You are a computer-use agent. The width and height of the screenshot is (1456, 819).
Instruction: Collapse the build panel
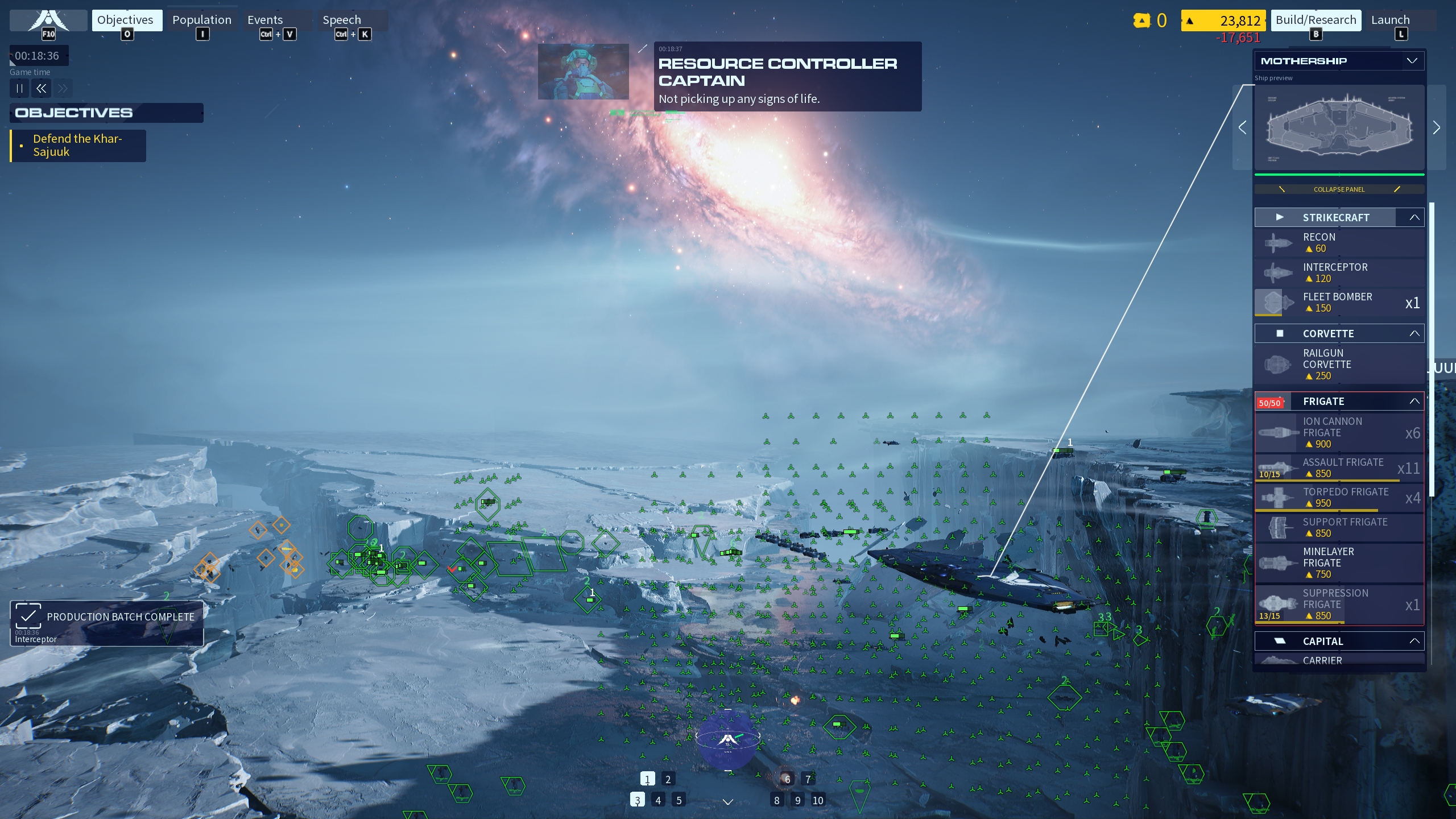[1339, 189]
